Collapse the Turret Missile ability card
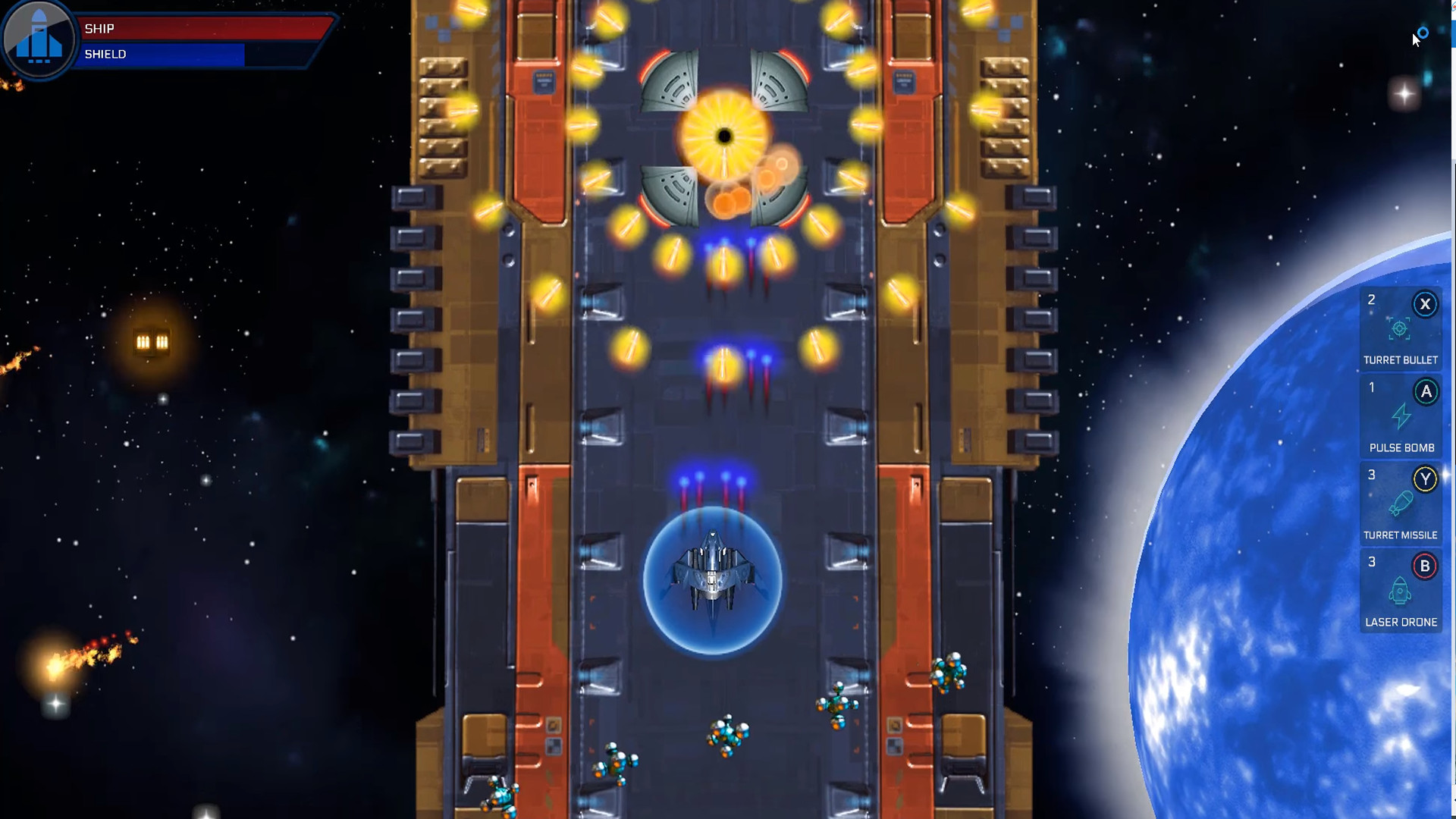 coord(1401,503)
